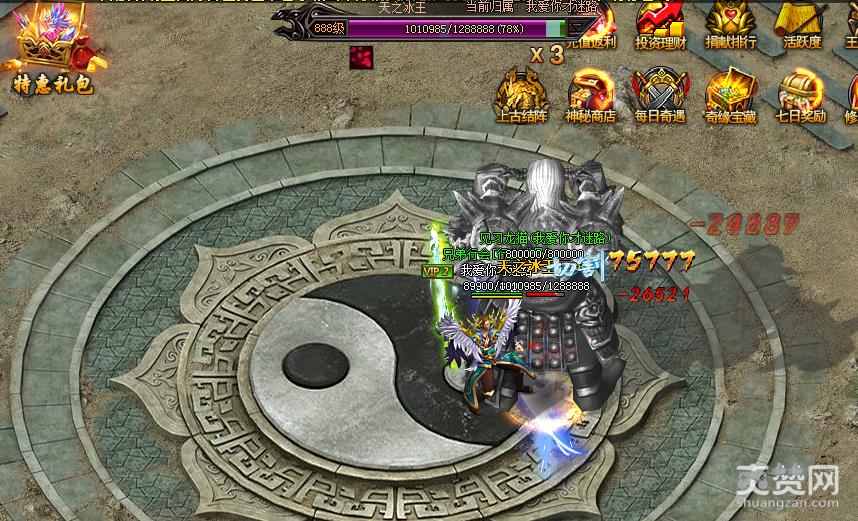This screenshot has width=858, height=521.
Task: Open the 奇缘宝藏 treasure chest icon
Action: click(x=731, y=95)
